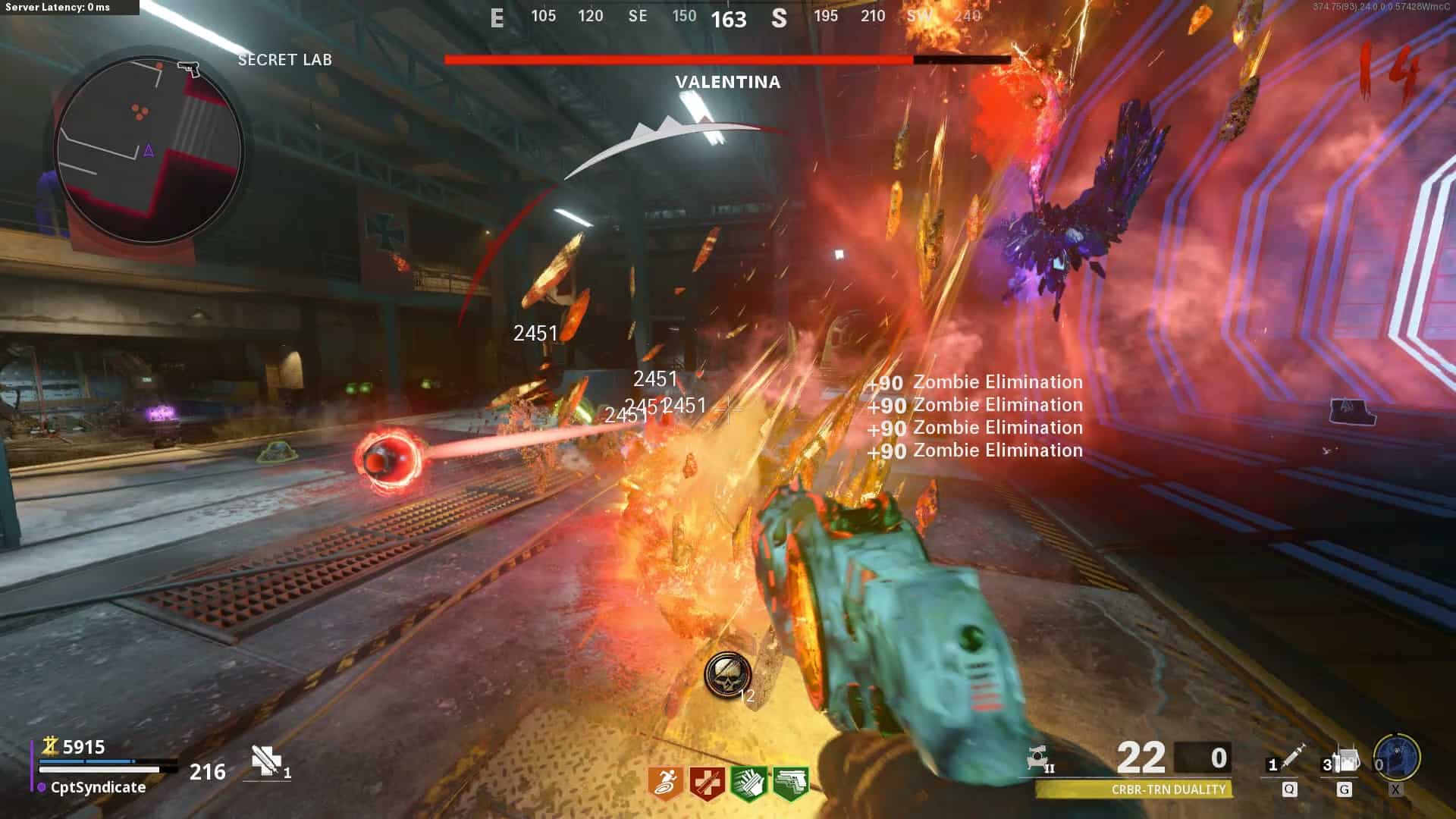Select the Stamin-Up perk icon
Screen dimensions: 1456x819
click(x=667, y=783)
